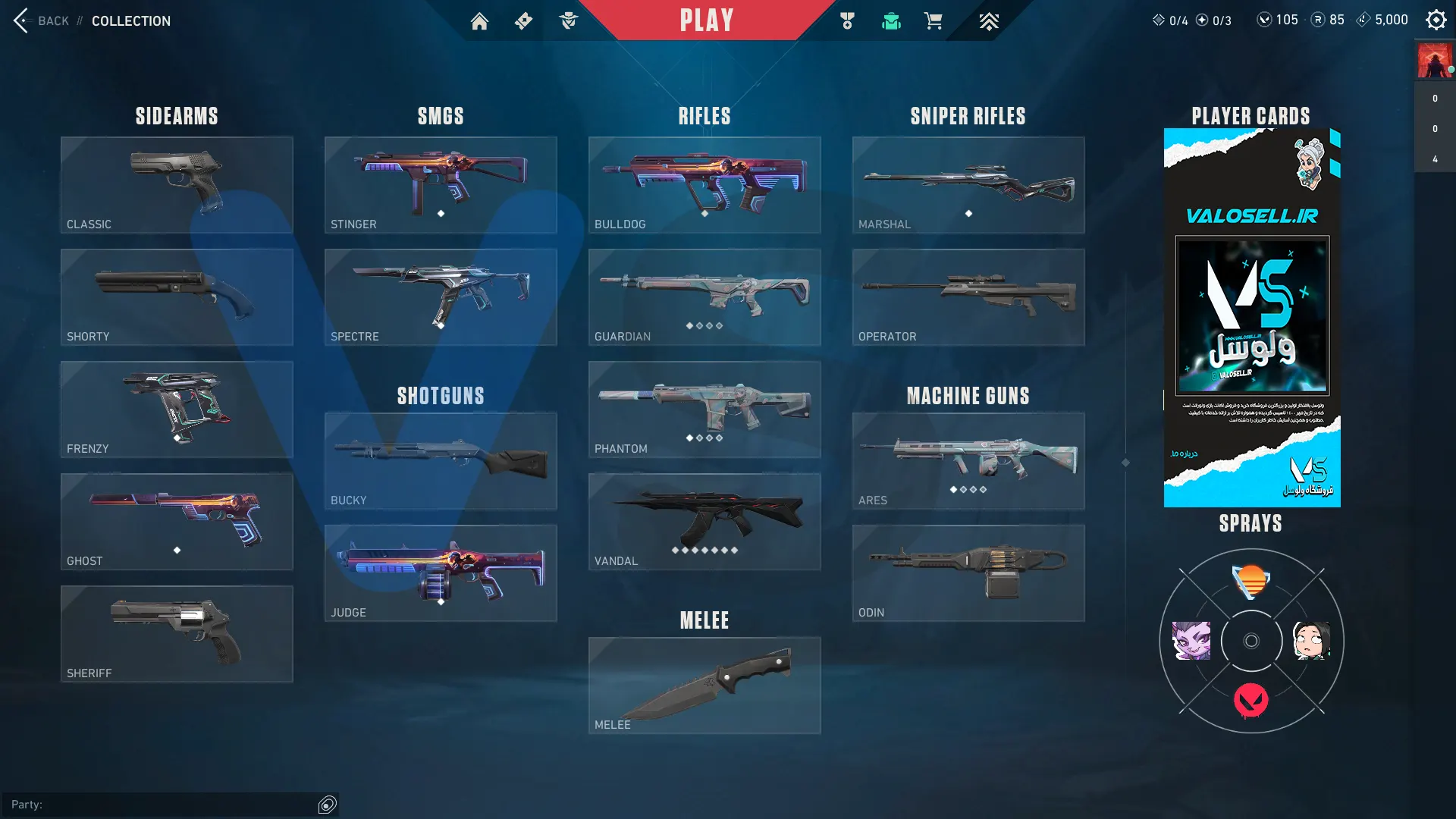Choose the Operator sniper slot
1456x819 pixels.
[968, 297]
